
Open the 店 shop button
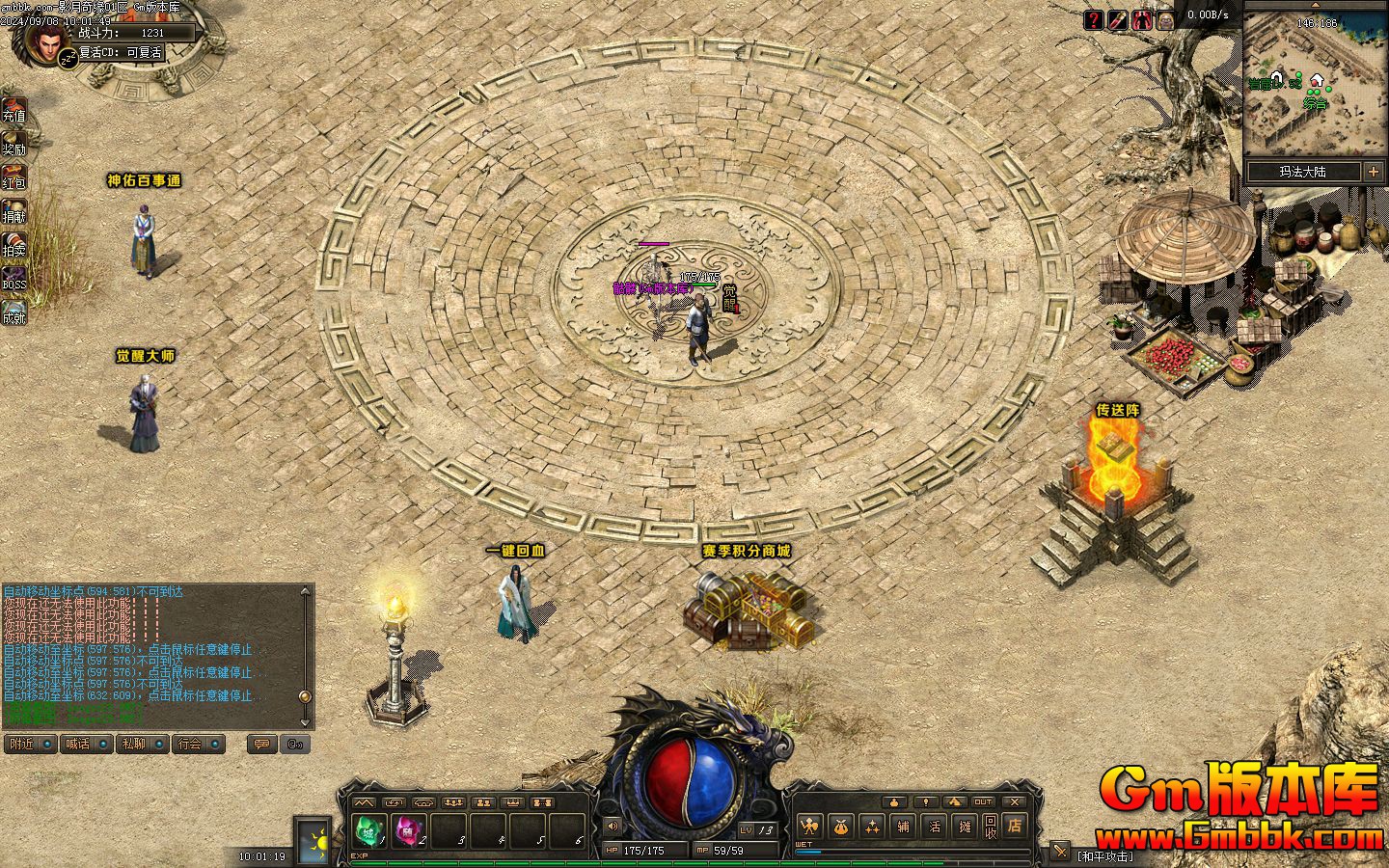1014,826
